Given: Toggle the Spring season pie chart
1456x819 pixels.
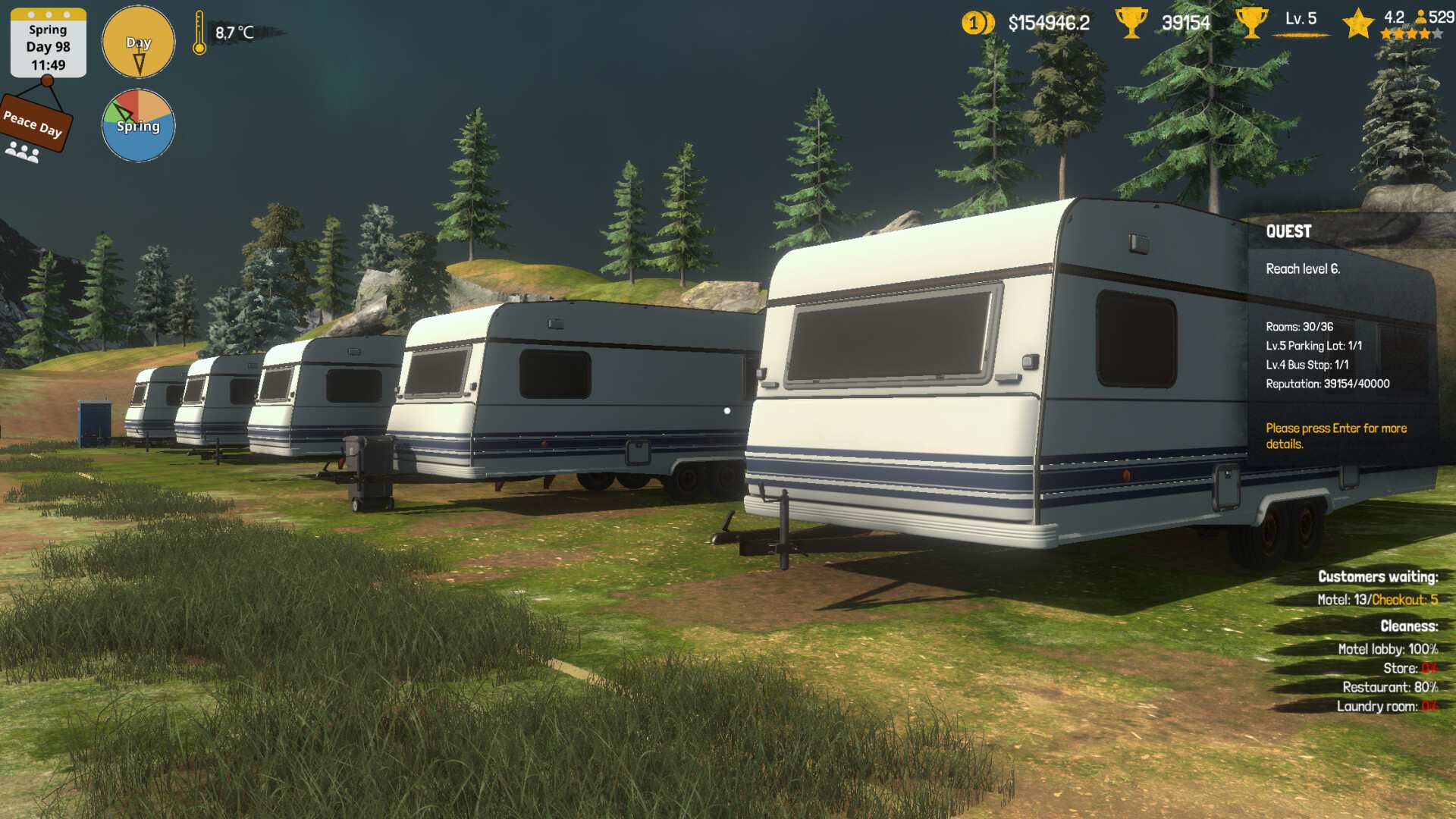Looking at the screenshot, I should point(137,125).
